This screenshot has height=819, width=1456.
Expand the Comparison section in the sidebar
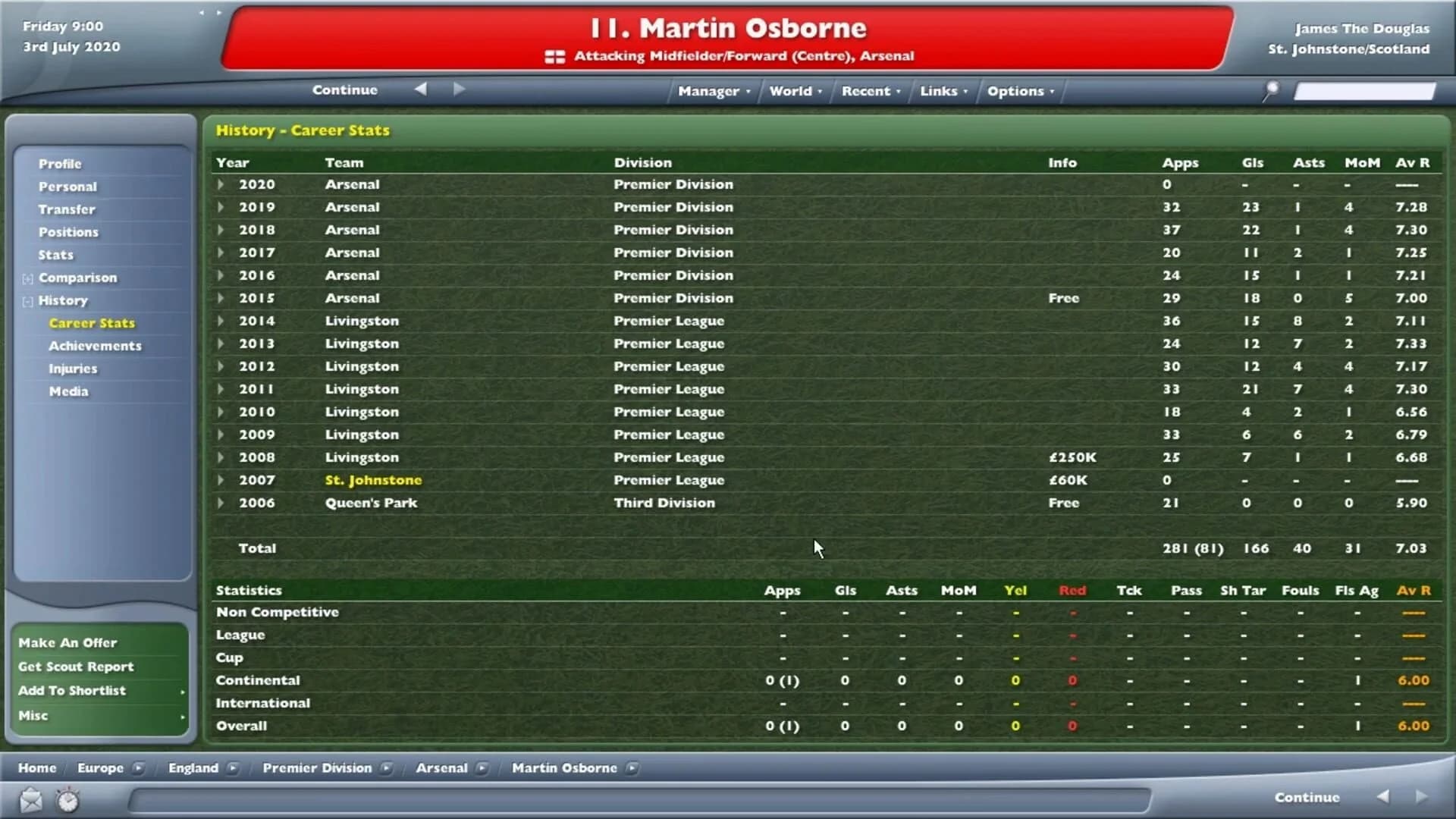27,278
